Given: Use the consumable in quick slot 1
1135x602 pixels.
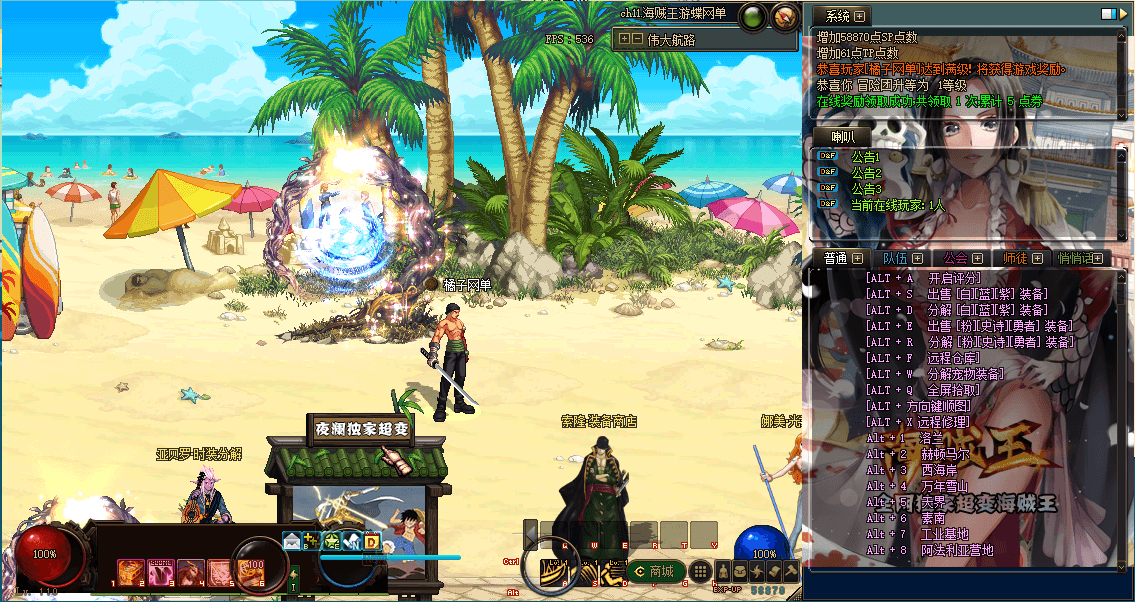Looking at the screenshot, I should pyautogui.click(x=130, y=572).
